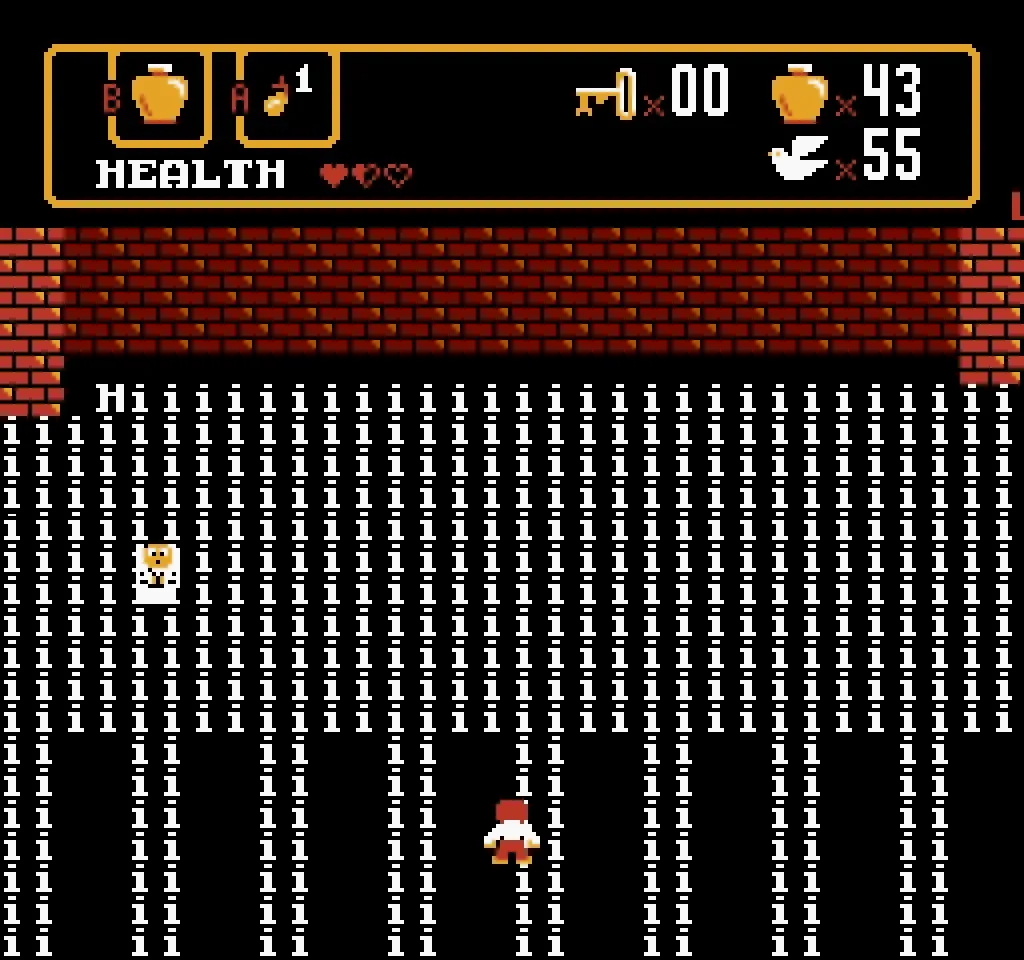Select the A slot pear fruit weapon
Screen dimensions: 1024x960
point(278,97)
